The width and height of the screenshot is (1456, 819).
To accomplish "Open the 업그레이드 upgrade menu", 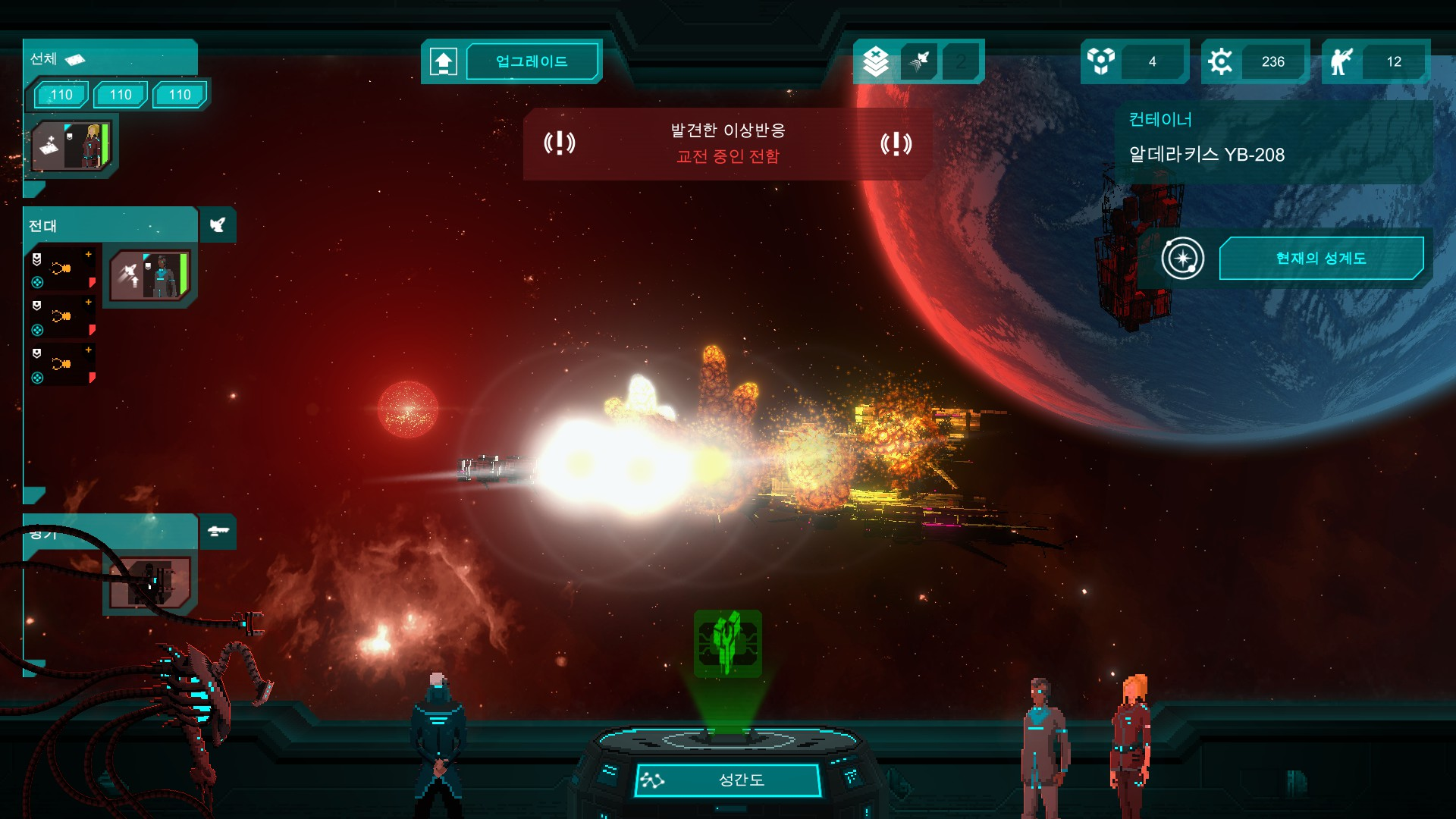I will point(532,61).
